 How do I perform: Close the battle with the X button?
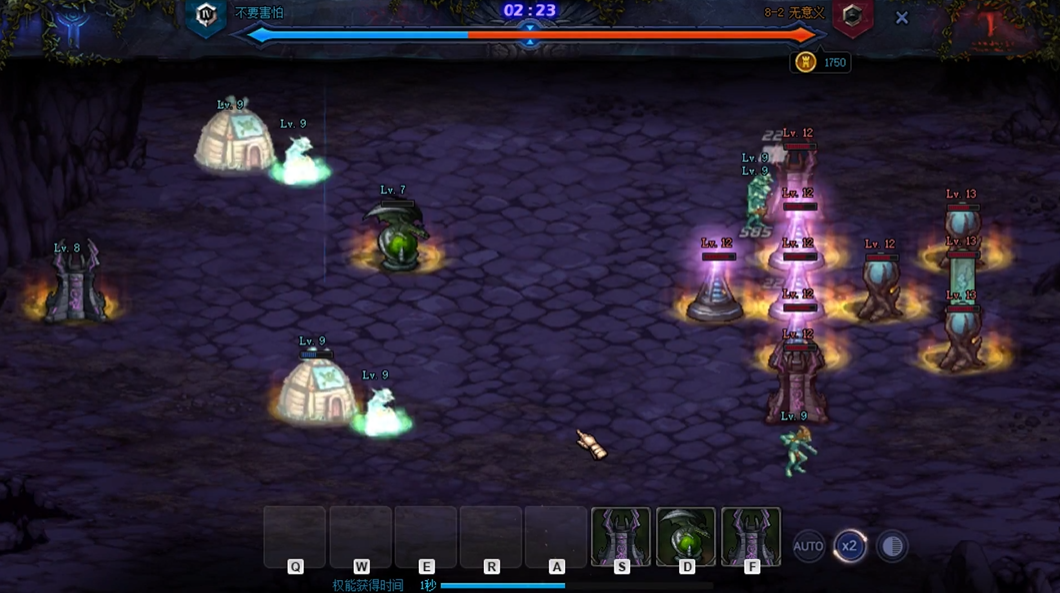tap(901, 18)
